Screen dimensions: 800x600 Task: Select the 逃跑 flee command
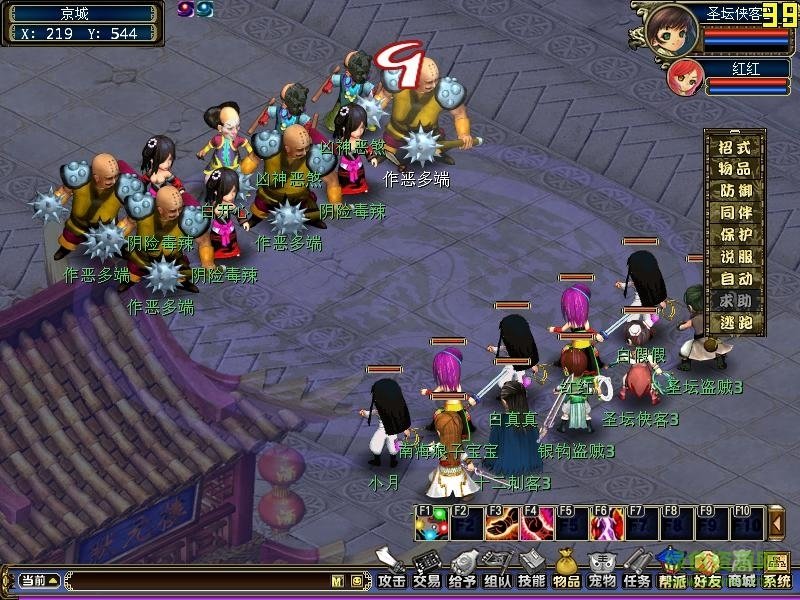[735, 322]
